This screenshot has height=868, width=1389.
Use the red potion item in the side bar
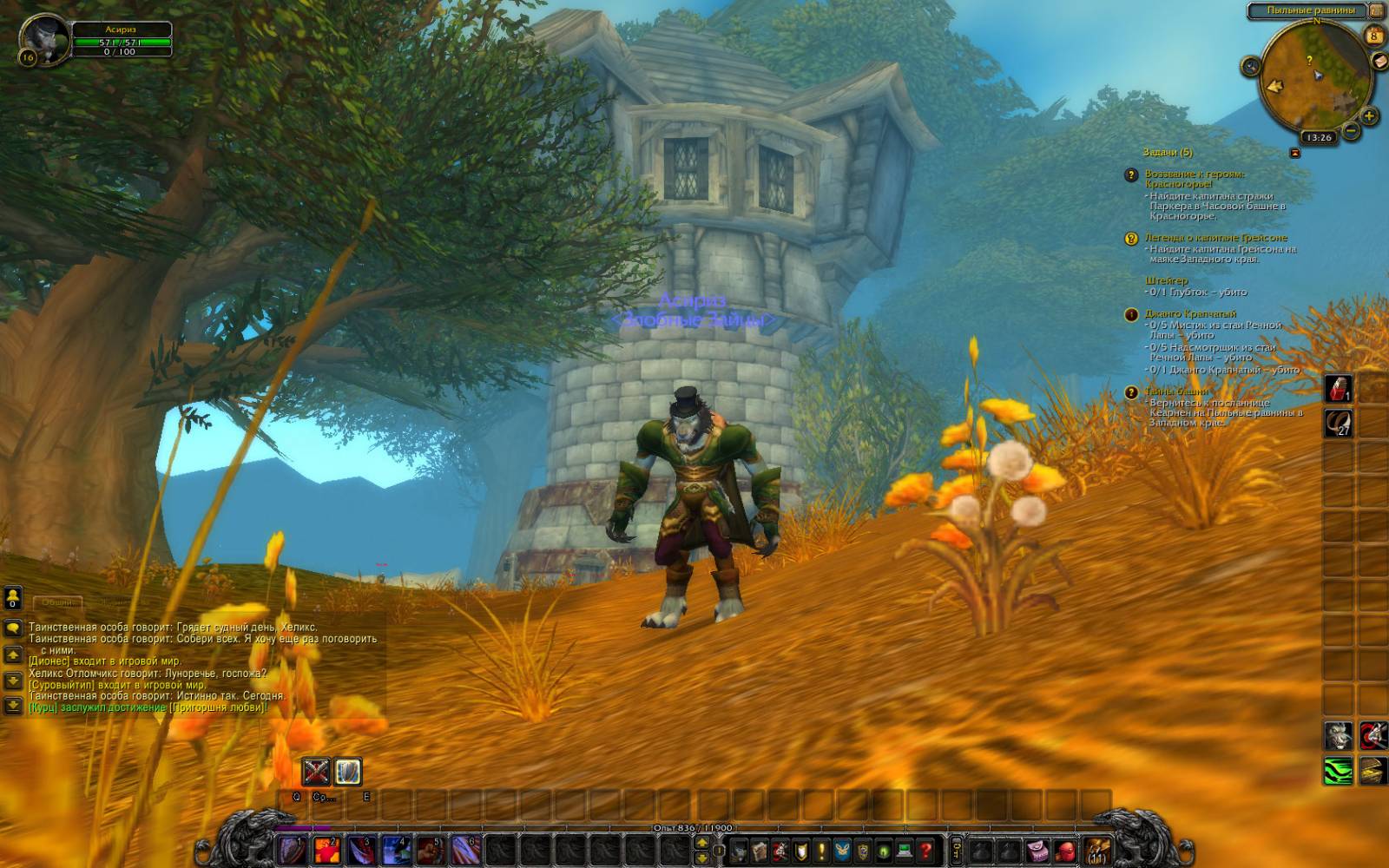[1338, 388]
